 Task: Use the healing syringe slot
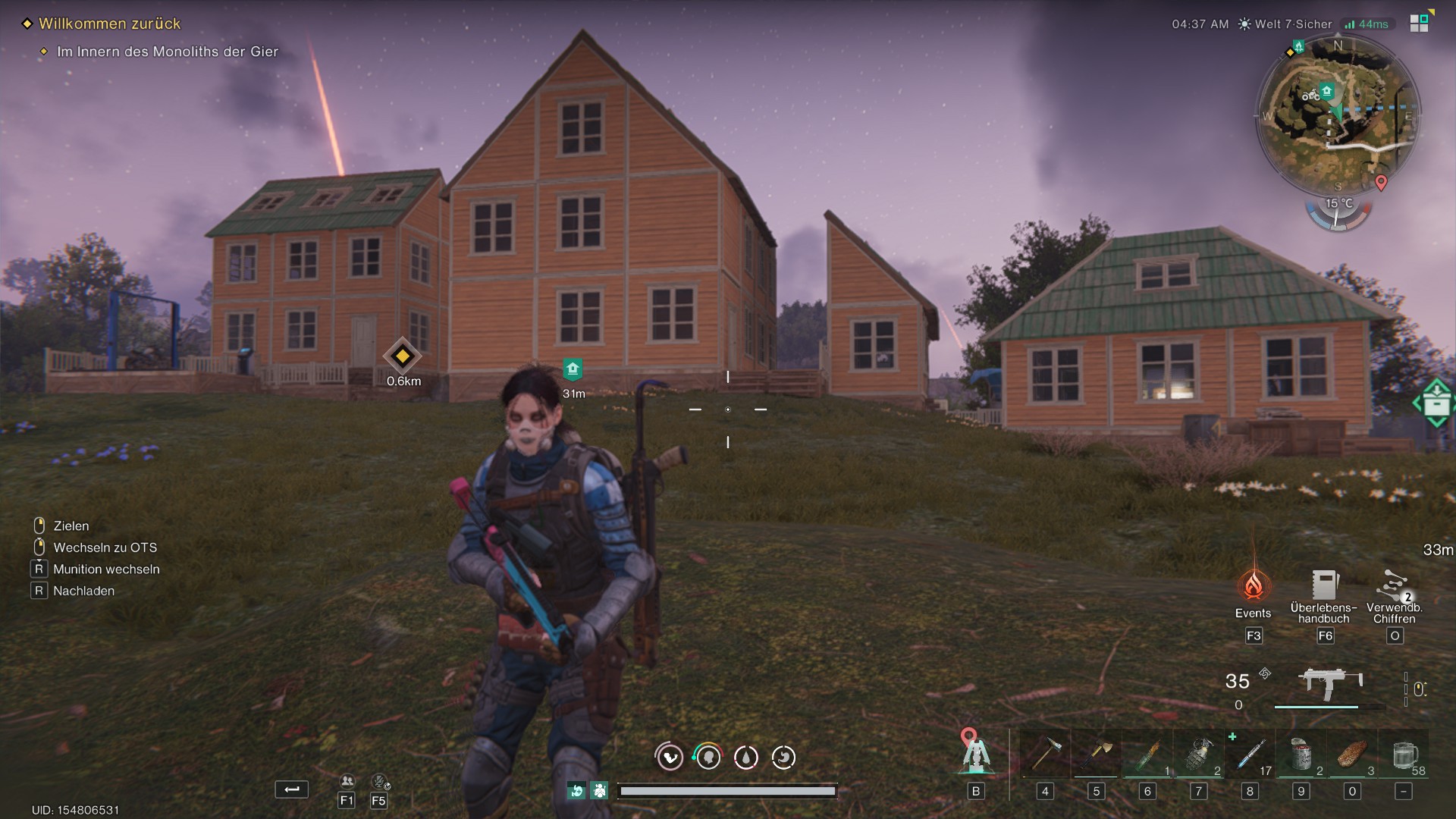tap(1250, 755)
